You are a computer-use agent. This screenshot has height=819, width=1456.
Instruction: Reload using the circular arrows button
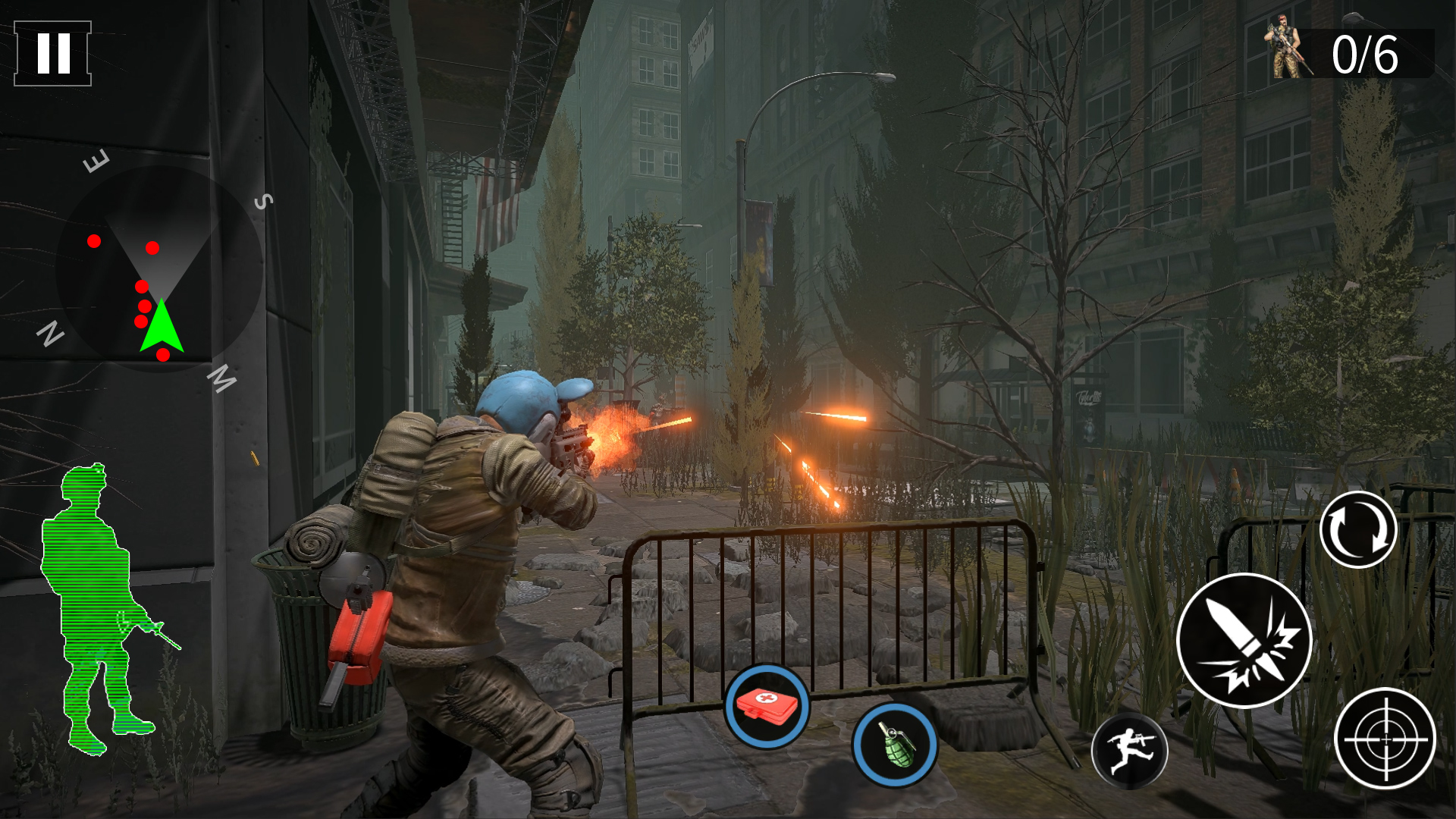pos(1357,529)
